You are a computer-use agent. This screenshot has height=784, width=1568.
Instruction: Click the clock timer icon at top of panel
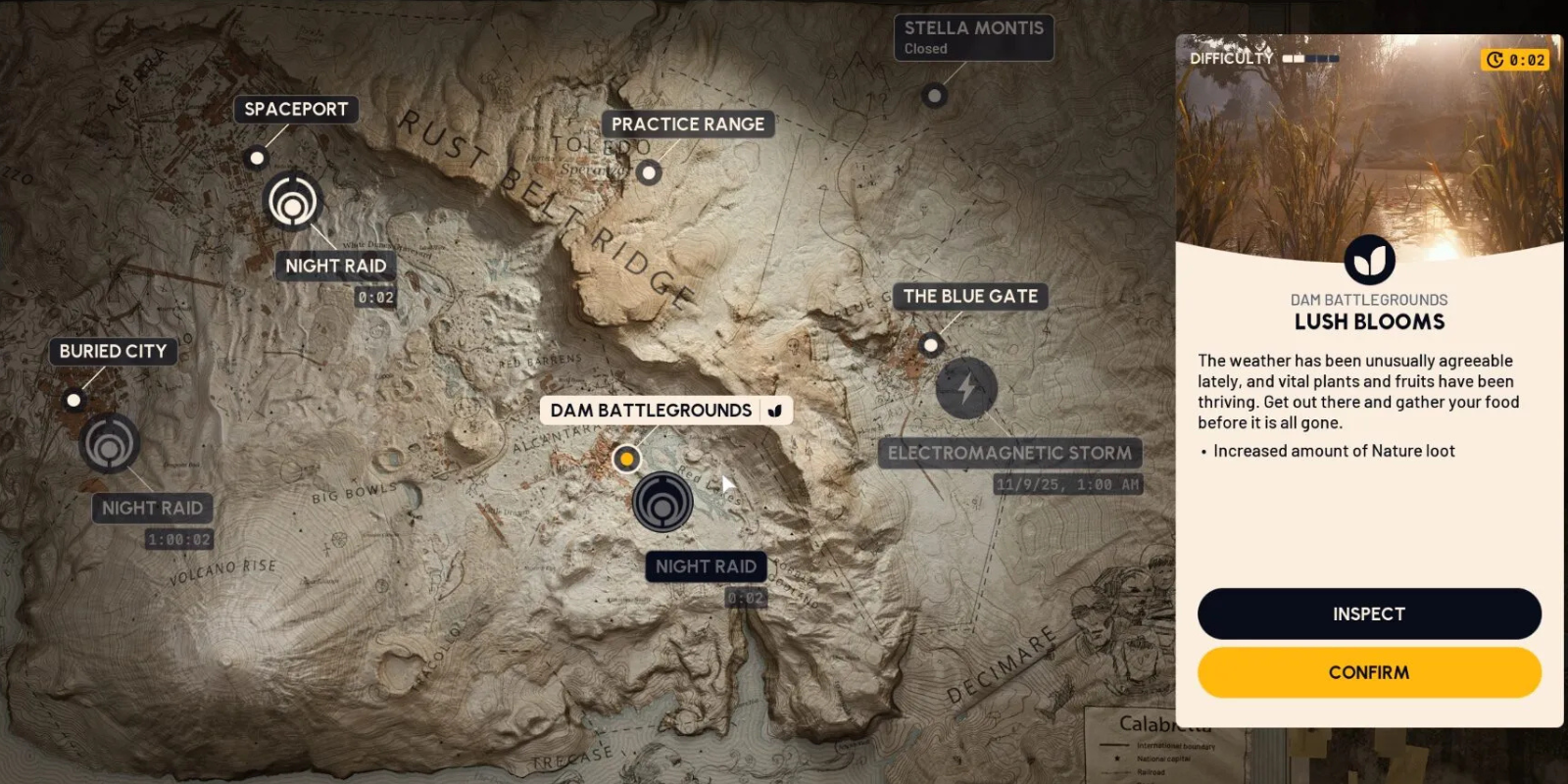1494,60
